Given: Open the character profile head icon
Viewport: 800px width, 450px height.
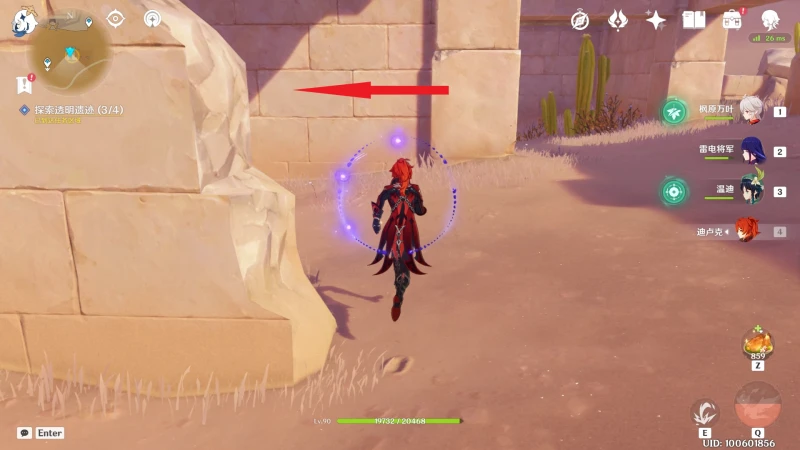Looking at the screenshot, I should 770,19.
